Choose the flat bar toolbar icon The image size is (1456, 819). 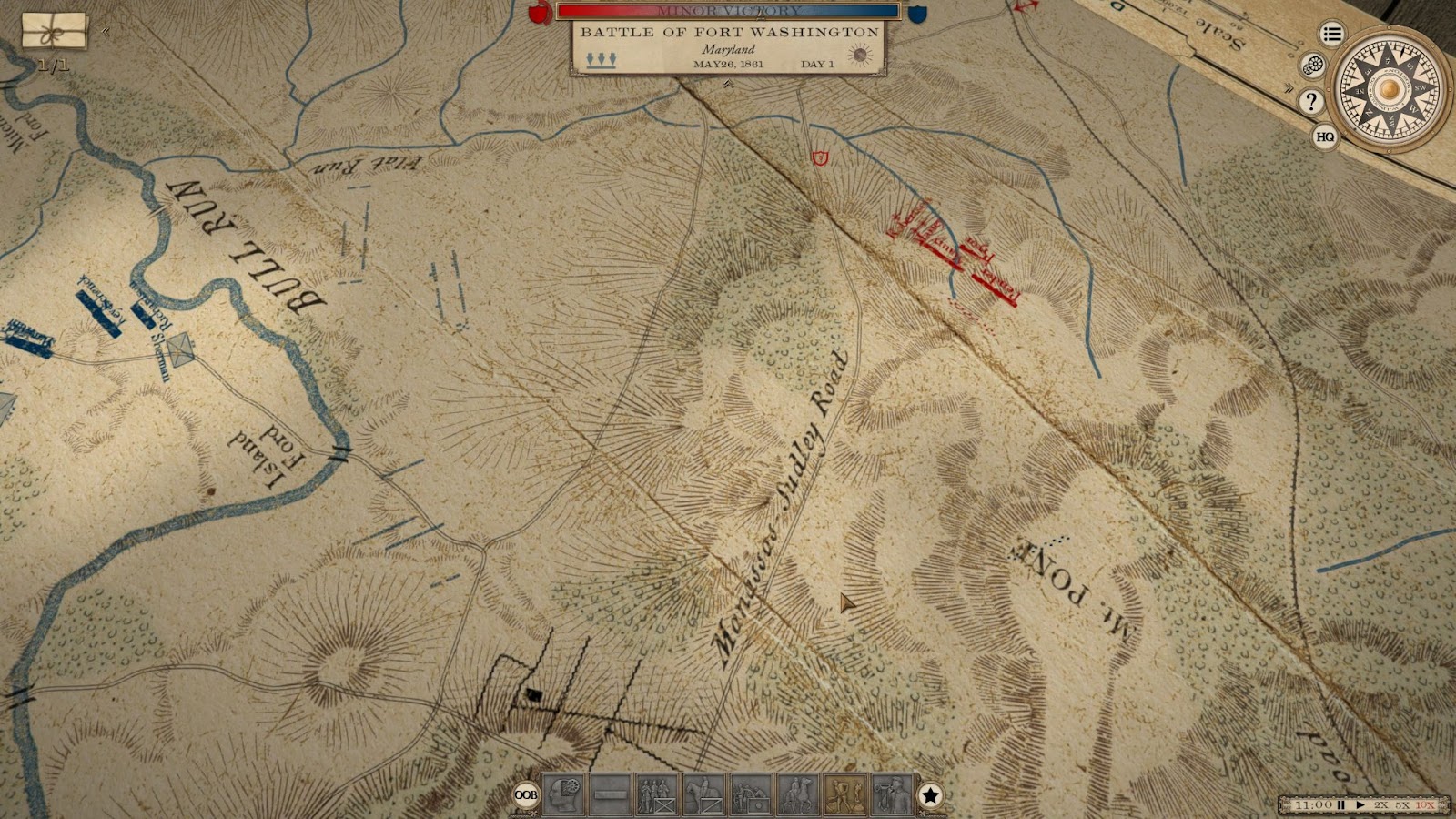pos(611,795)
